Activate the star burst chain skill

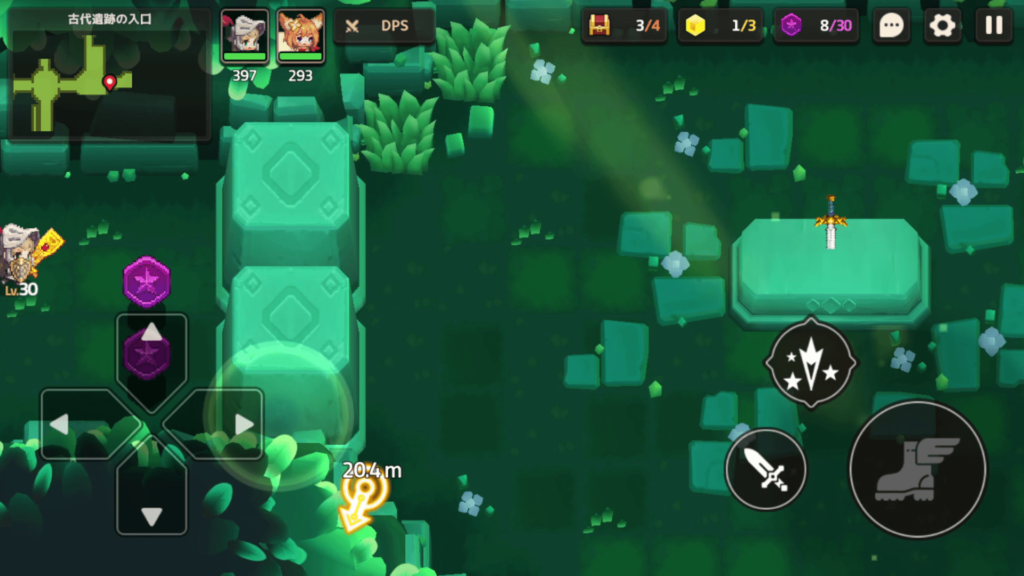(810, 364)
